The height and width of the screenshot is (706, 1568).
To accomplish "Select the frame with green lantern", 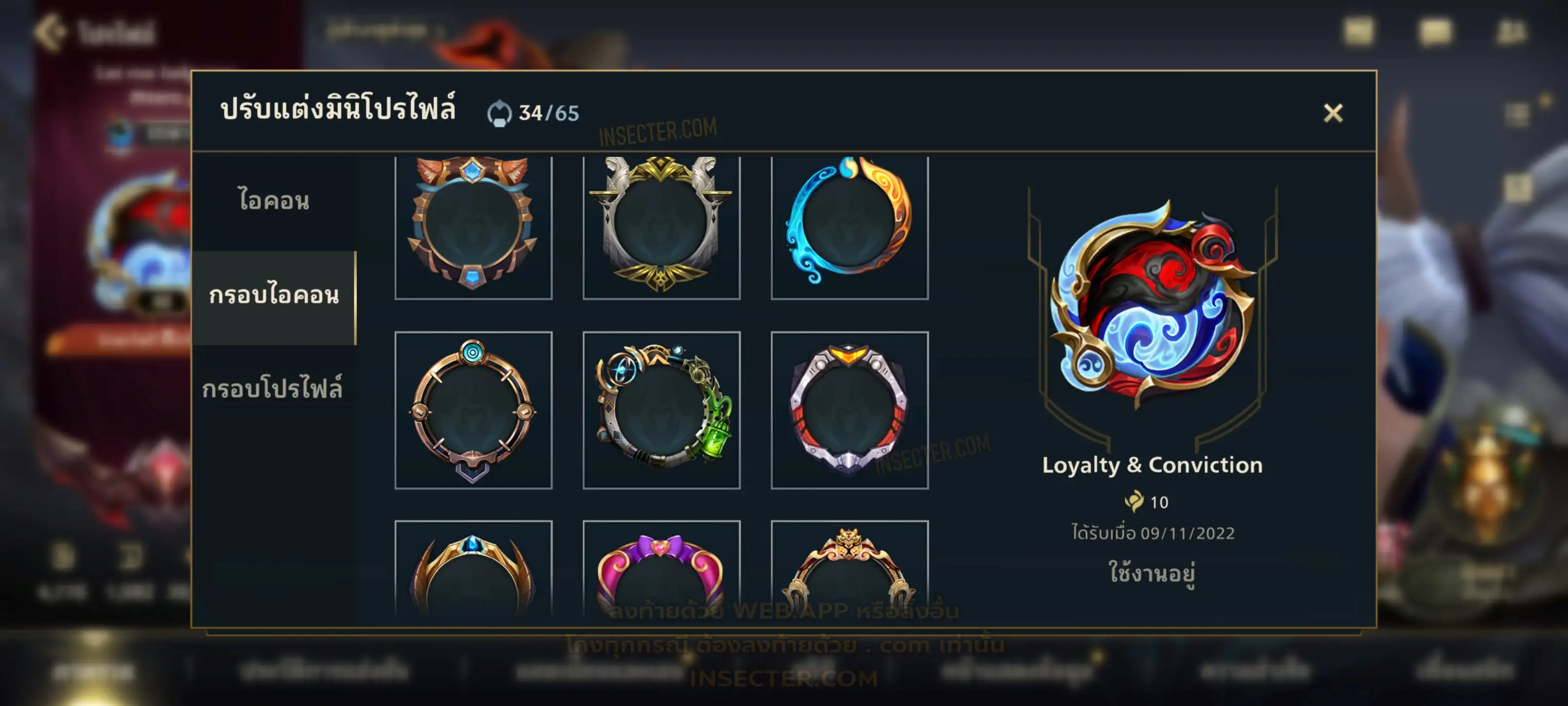I will [x=661, y=410].
